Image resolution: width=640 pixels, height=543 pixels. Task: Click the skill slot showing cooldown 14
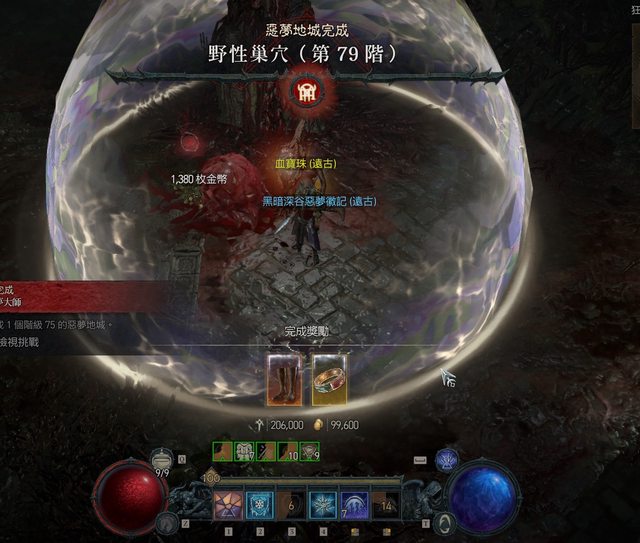[x=386, y=505]
